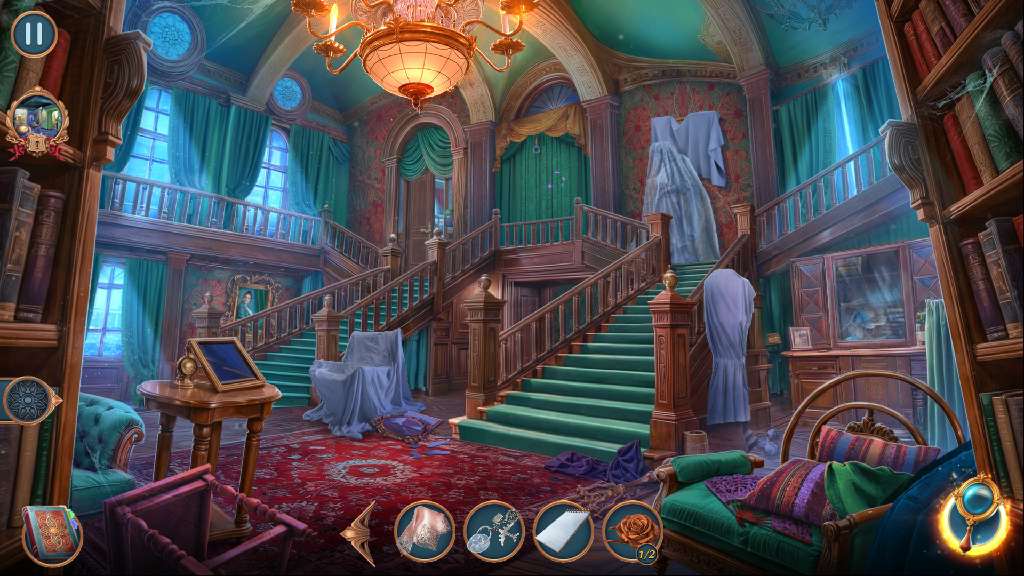Screen dimensions: 1024x576
Task: Select the copper rose inventory item
Action: tap(632, 531)
